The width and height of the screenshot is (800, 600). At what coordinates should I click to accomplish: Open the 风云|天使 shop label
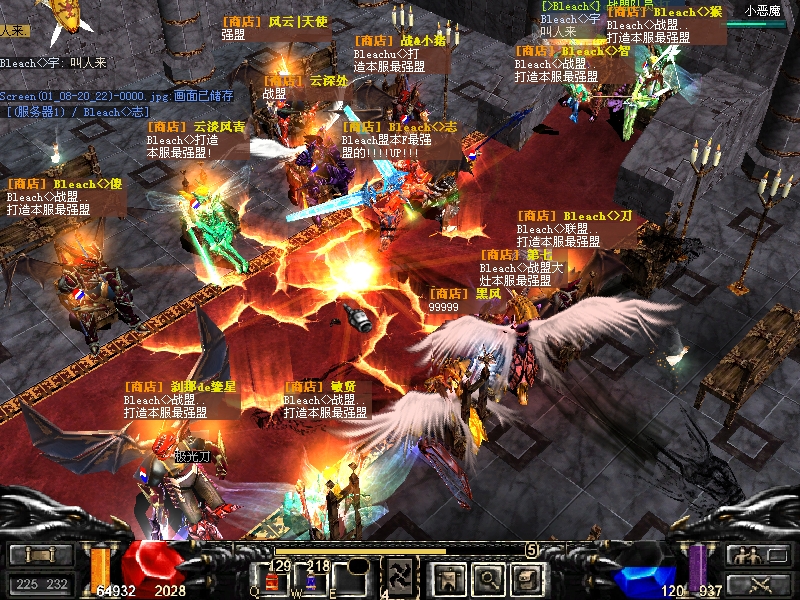point(274,21)
